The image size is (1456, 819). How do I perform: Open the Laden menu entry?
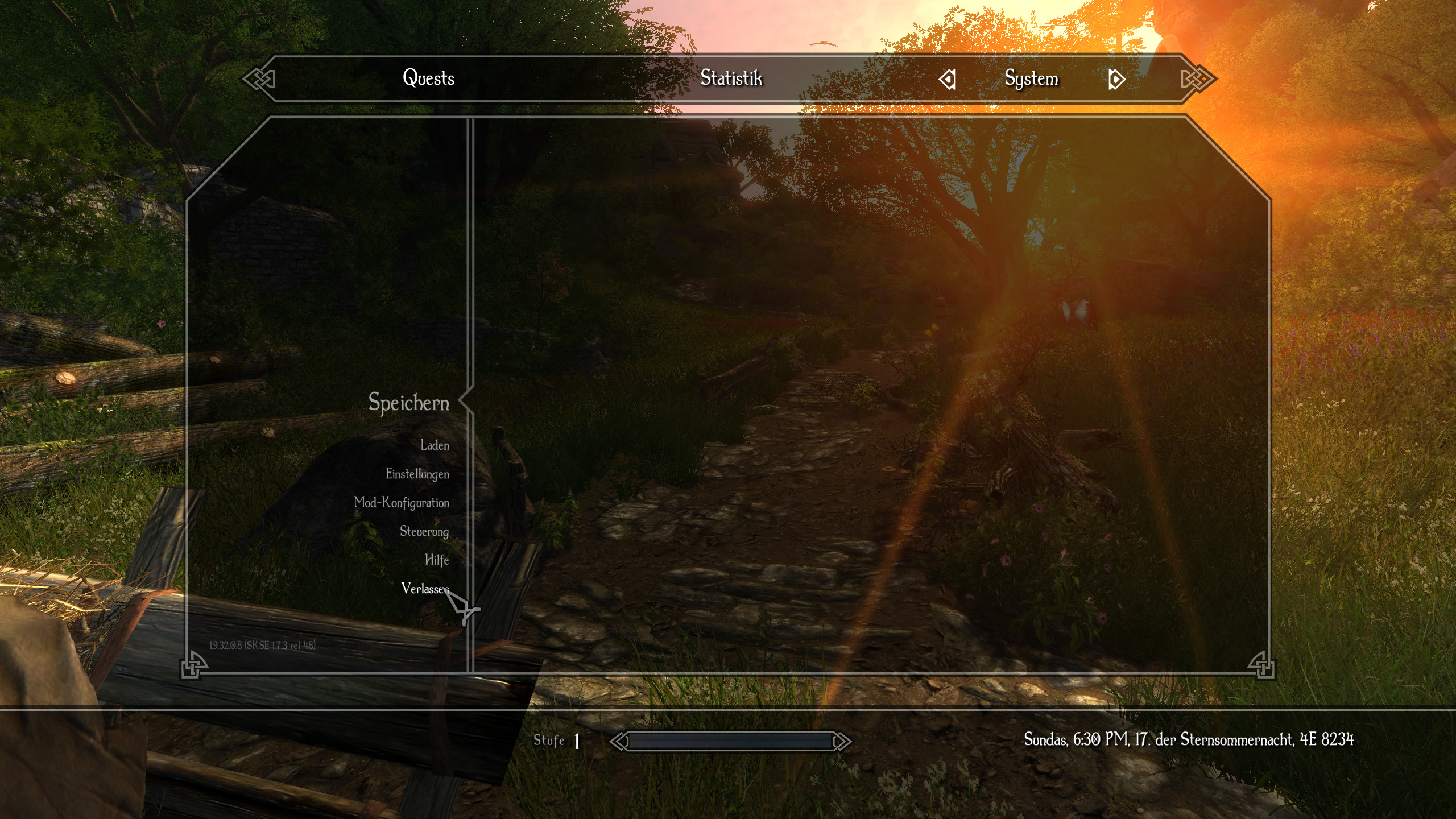click(435, 445)
